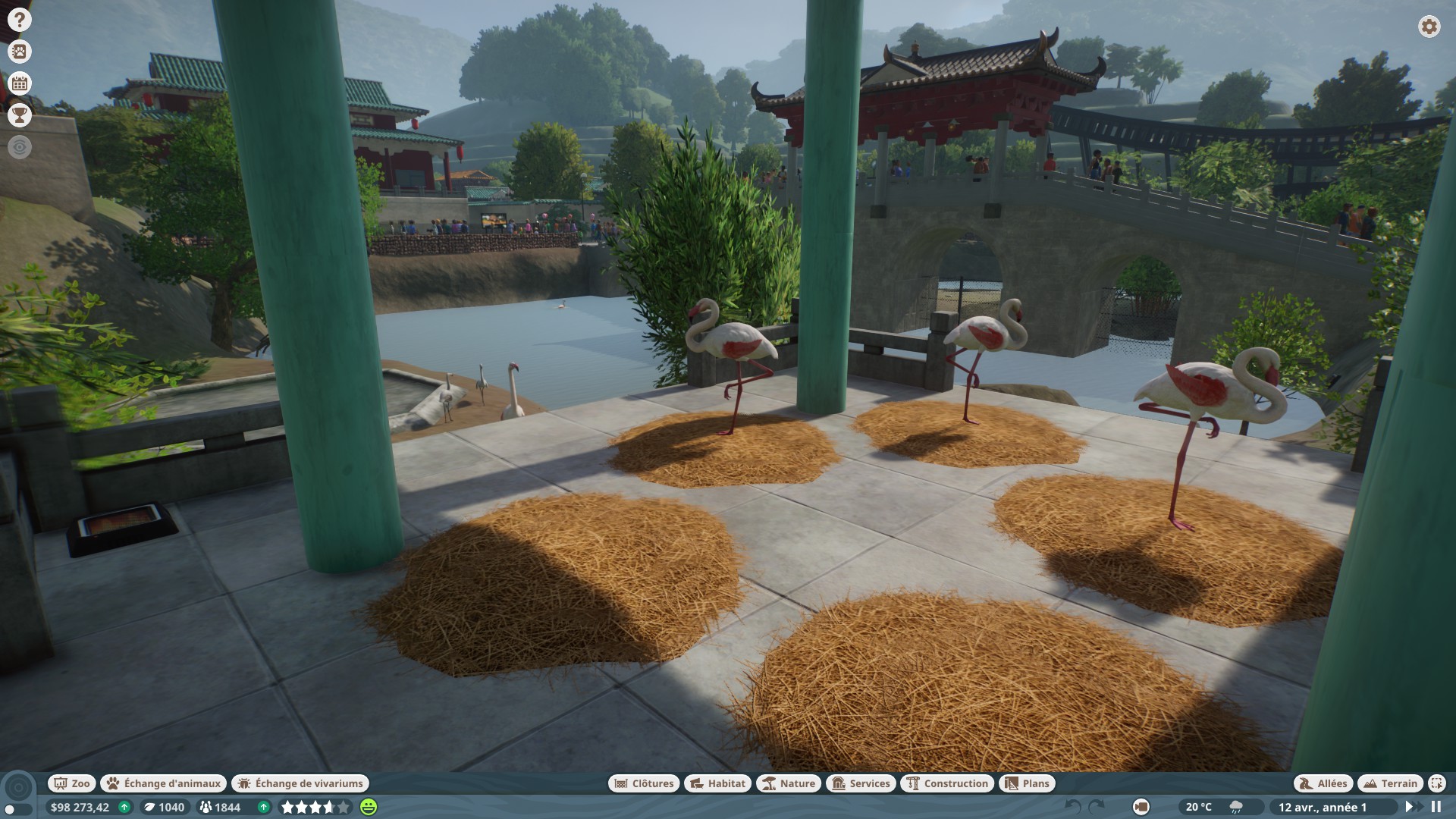Open the question mark help icon
Image resolution: width=1456 pixels, height=819 pixels.
[20, 20]
